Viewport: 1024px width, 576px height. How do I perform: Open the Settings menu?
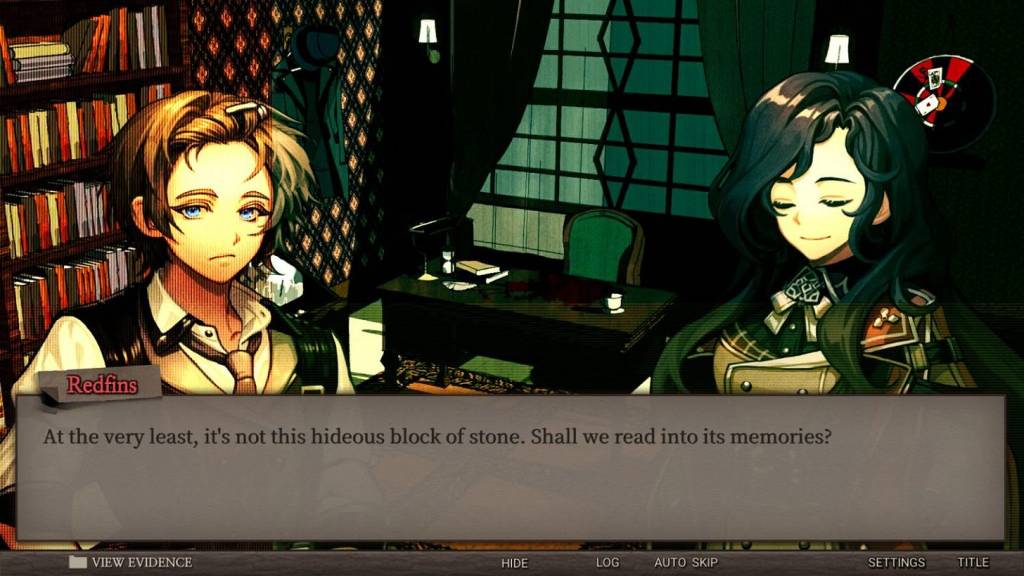896,563
